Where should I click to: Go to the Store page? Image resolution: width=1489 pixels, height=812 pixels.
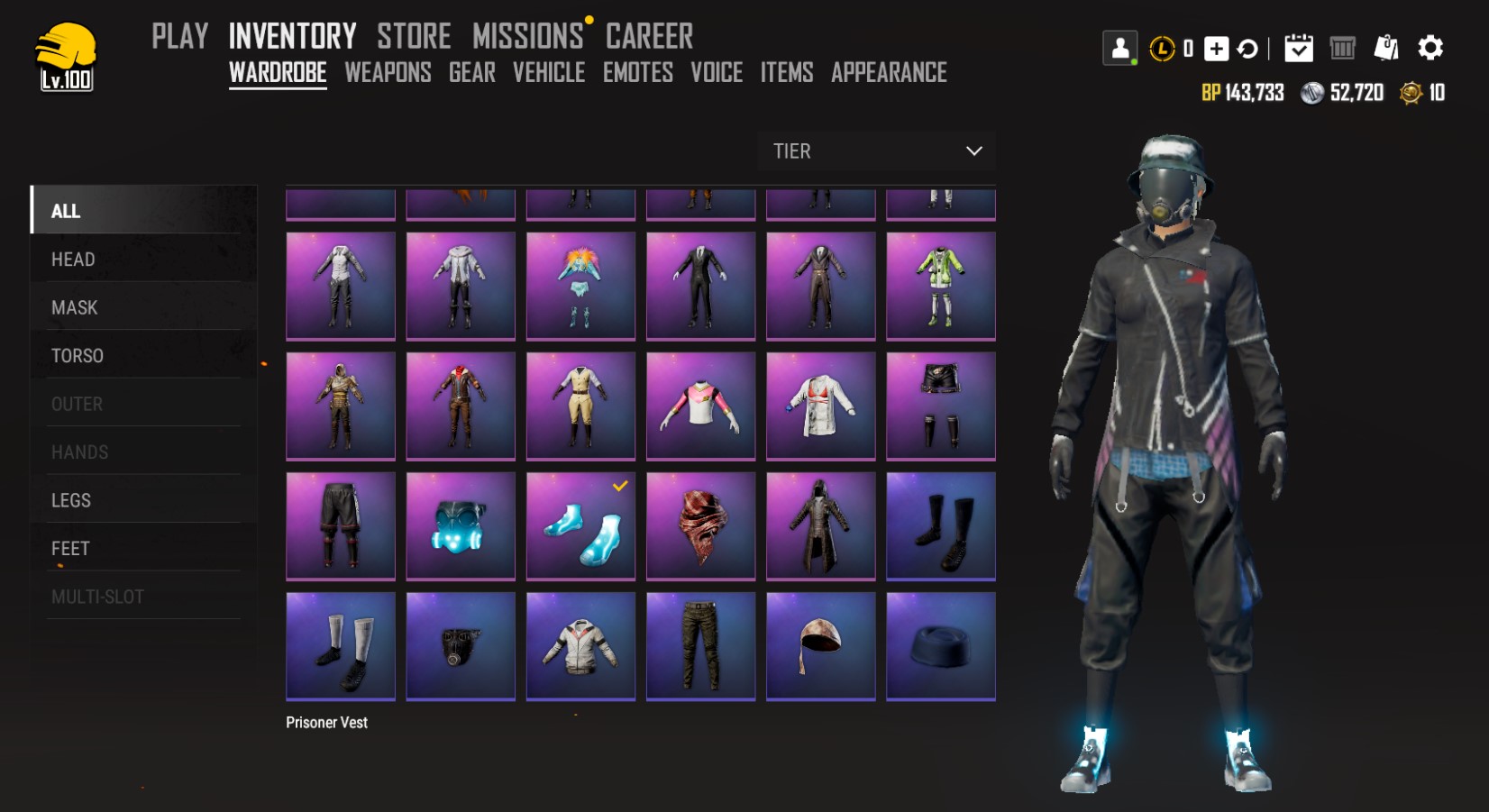(414, 37)
